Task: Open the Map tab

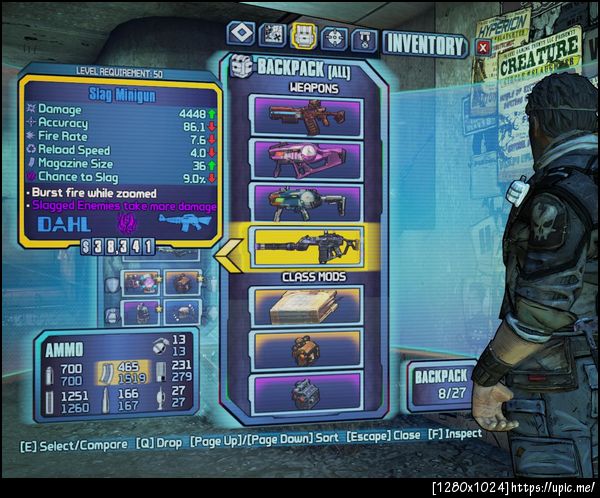Action: tap(271, 36)
